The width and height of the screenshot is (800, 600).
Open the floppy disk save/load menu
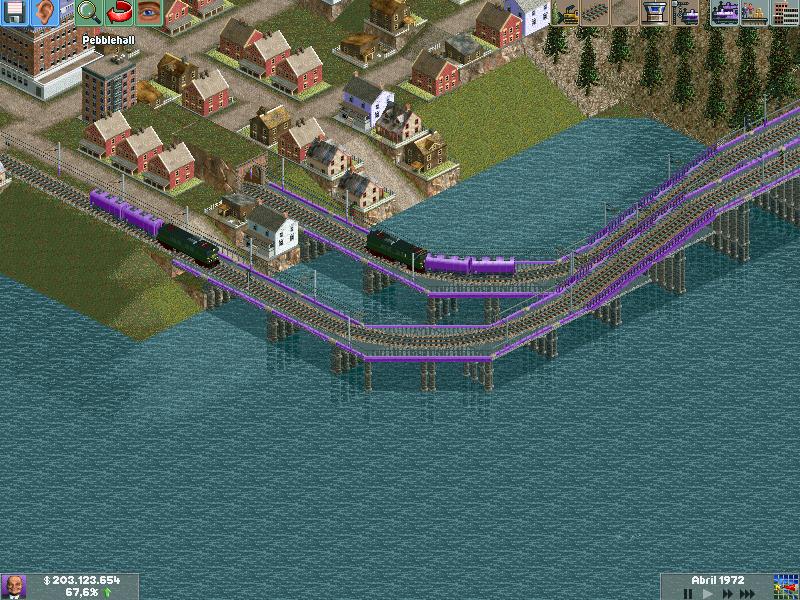coord(15,13)
